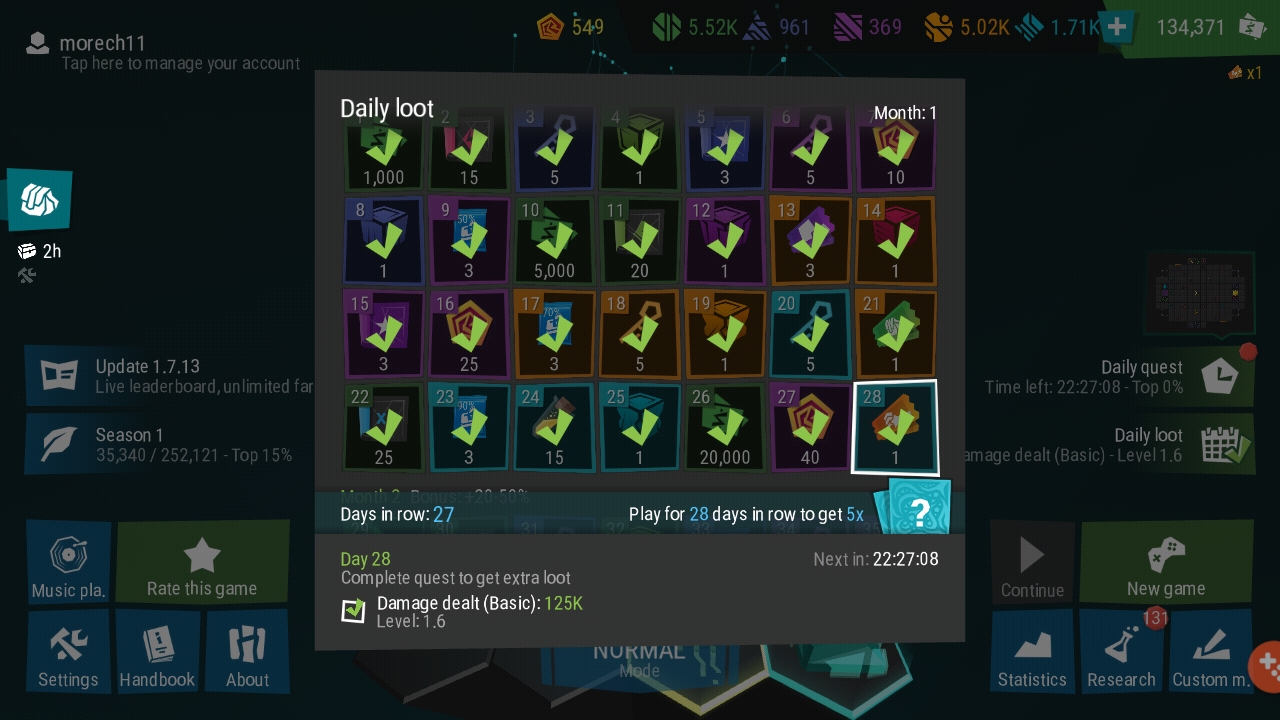Tap the morech11 account profile
This screenshot has width=1280, height=720.
(160, 52)
